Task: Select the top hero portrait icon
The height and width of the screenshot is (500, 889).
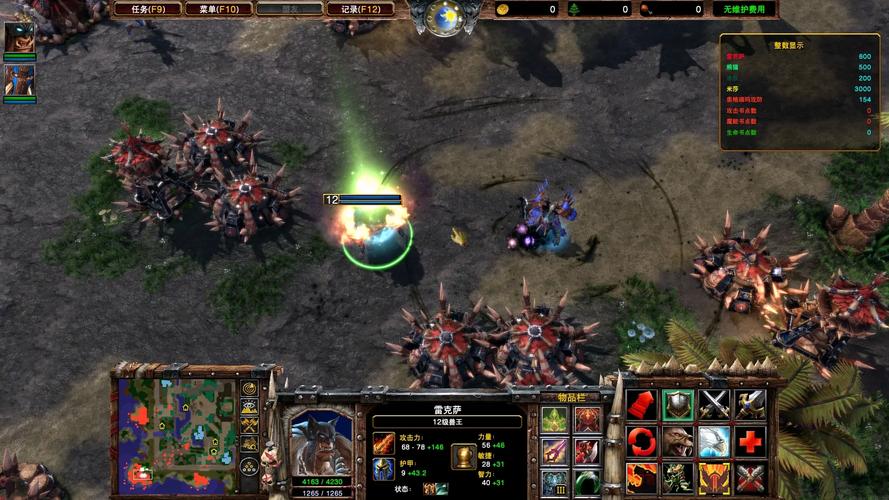Action: point(18,38)
